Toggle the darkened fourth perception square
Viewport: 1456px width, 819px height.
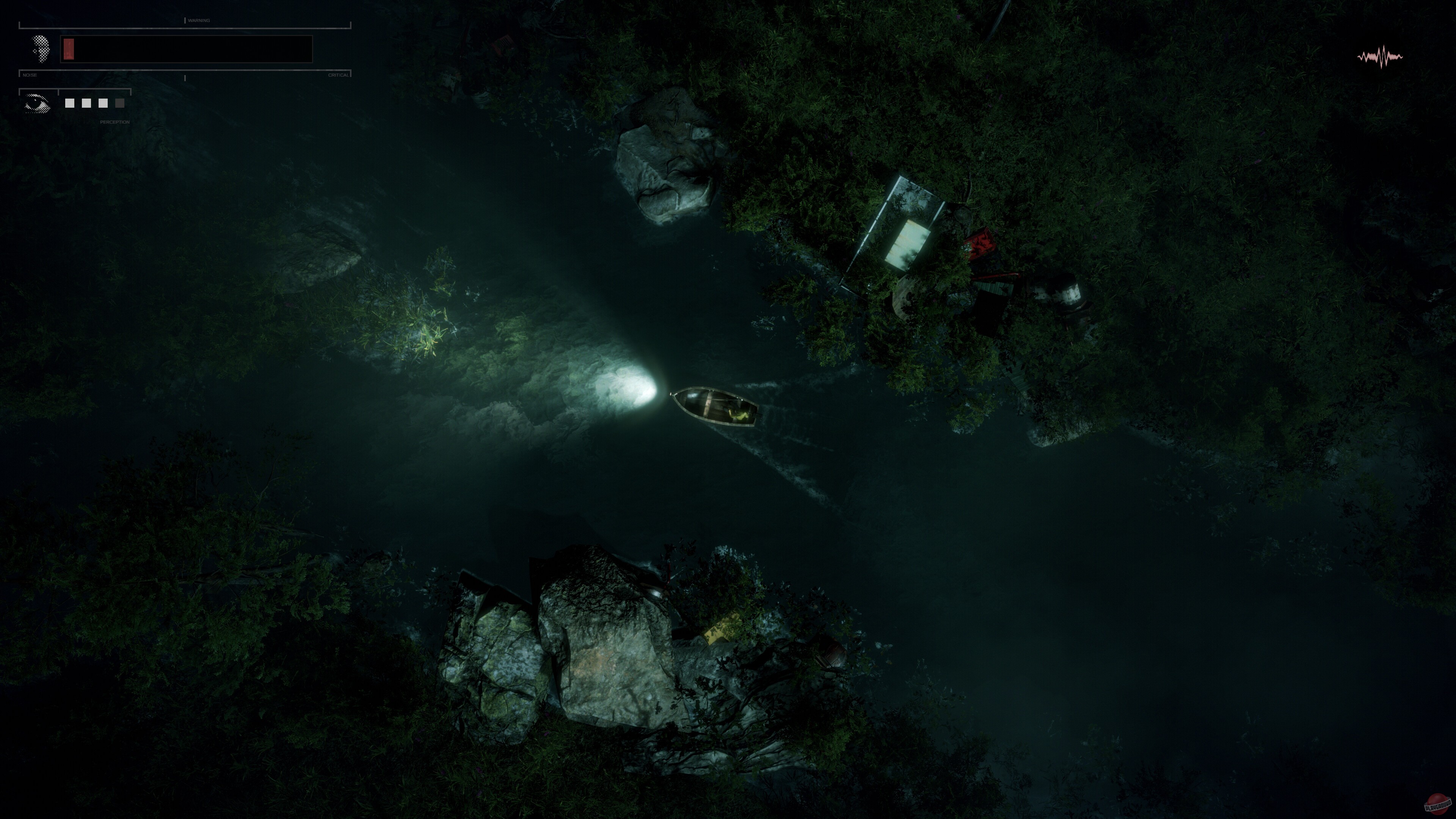pos(119,104)
